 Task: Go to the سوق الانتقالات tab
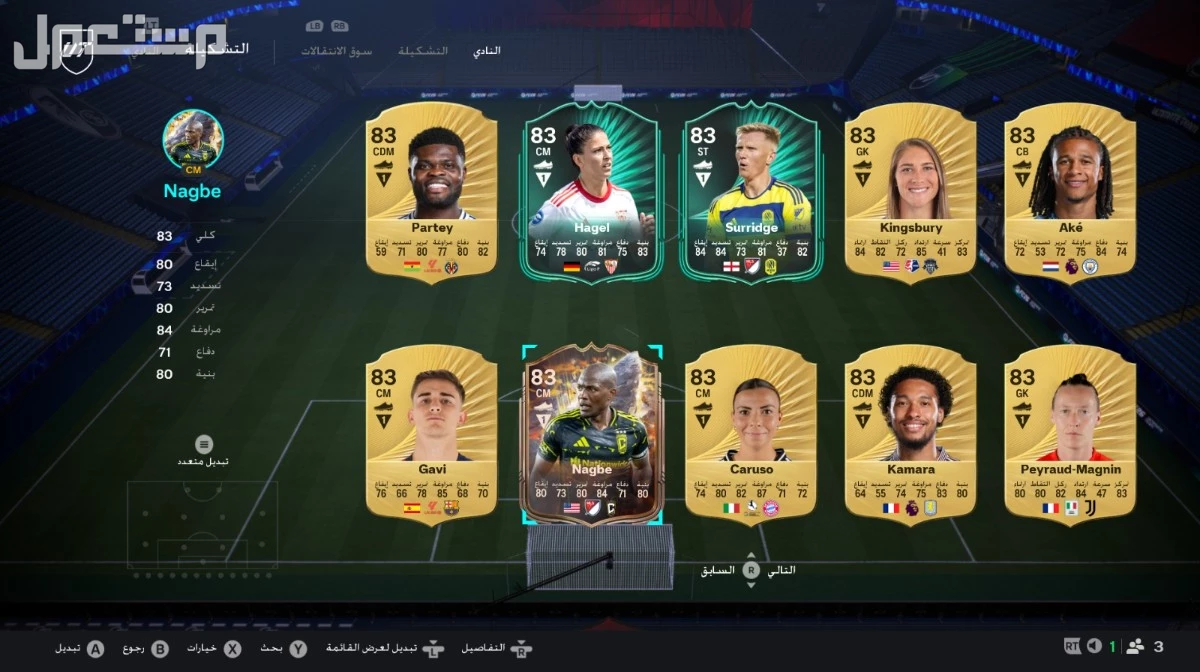click(337, 50)
